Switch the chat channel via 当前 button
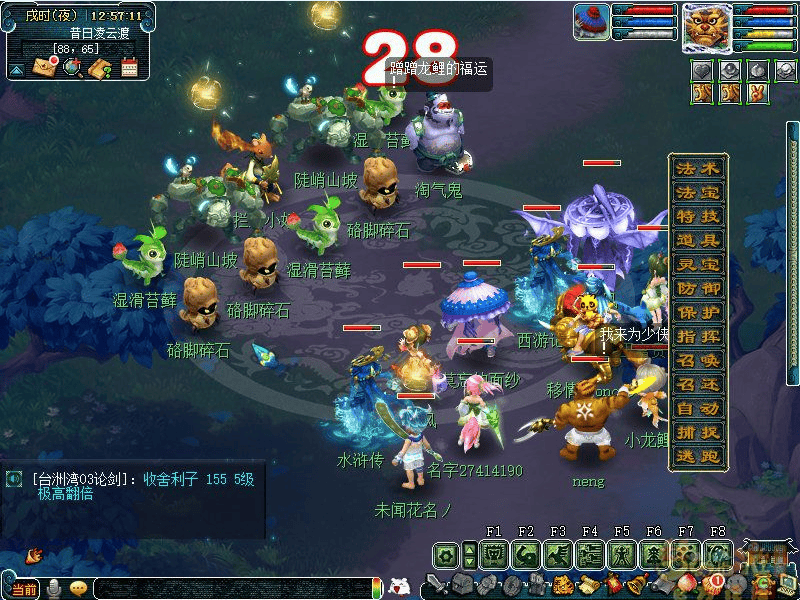This screenshot has width=800, height=600. click(24, 588)
